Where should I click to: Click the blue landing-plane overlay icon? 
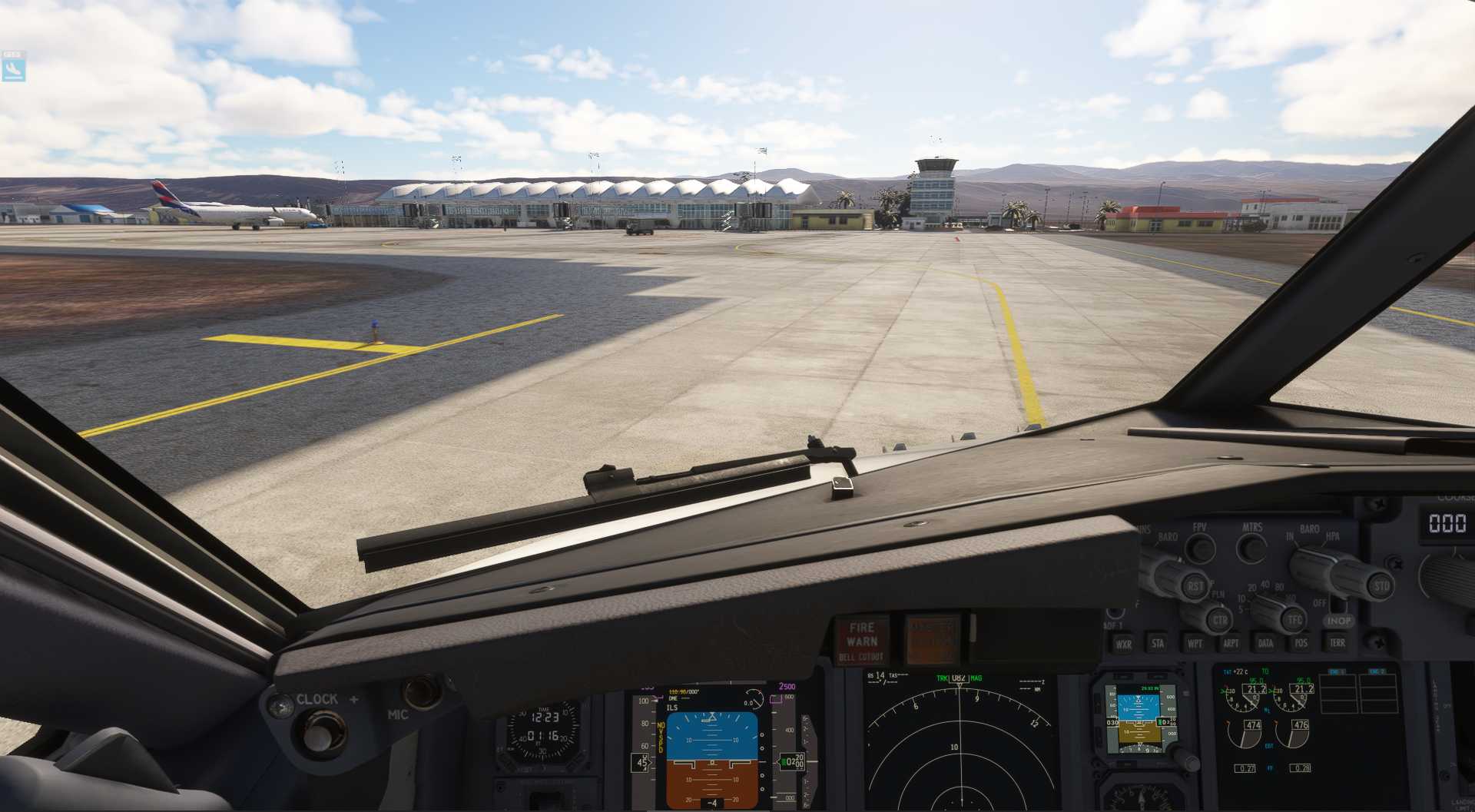[13, 69]
